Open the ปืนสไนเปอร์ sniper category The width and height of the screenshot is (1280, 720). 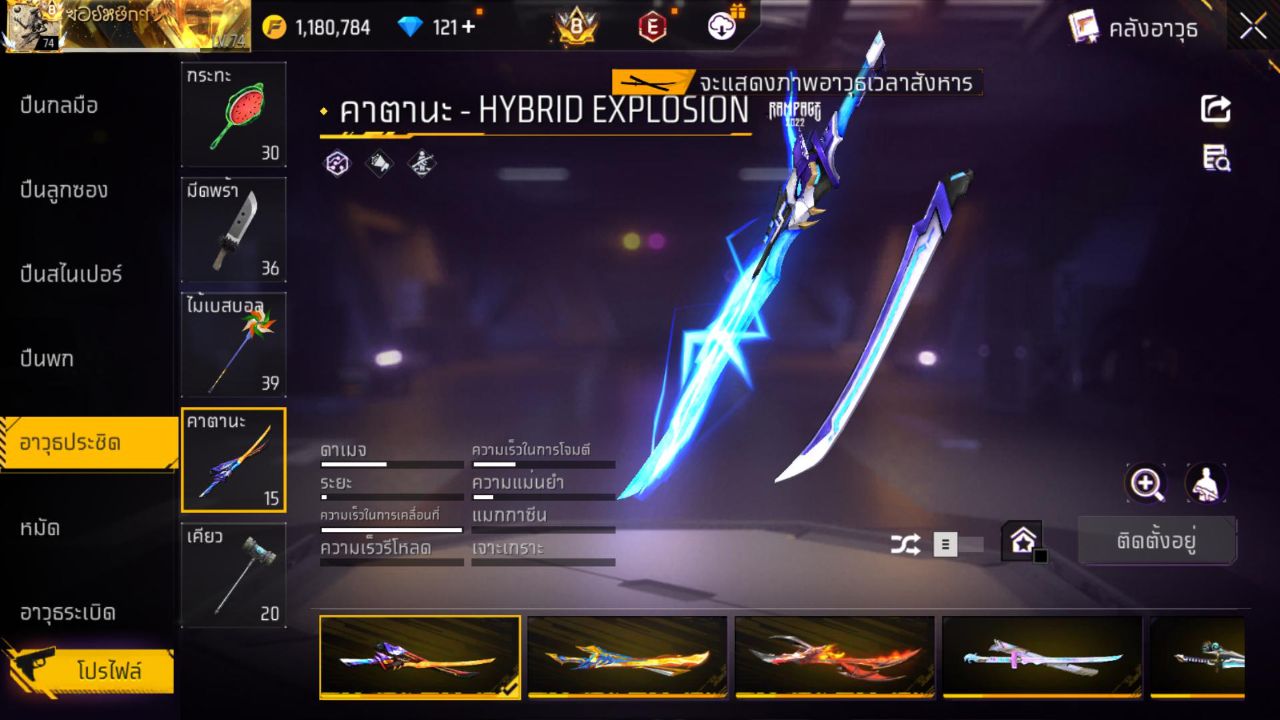(72, 274)
